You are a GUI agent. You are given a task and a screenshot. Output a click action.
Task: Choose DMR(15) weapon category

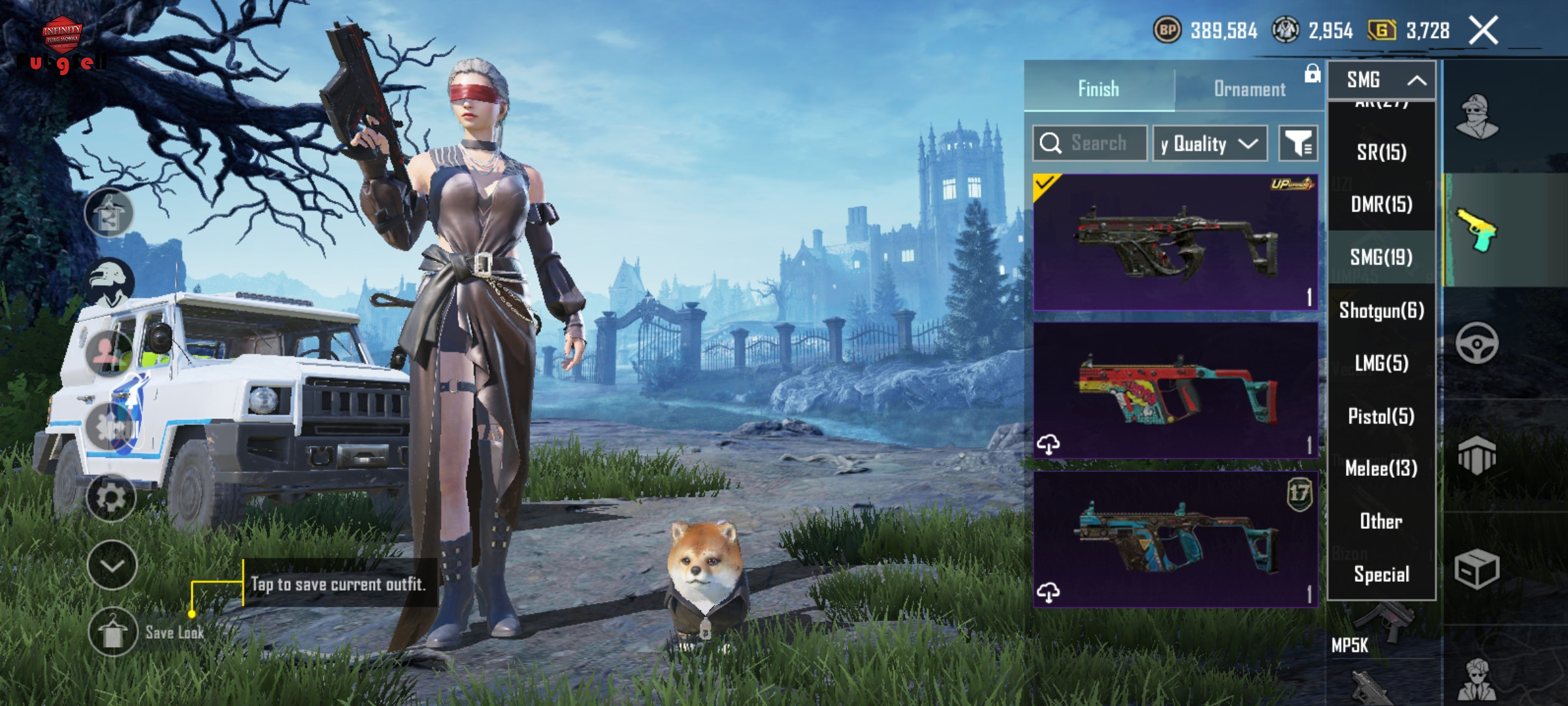(1381, 205)
